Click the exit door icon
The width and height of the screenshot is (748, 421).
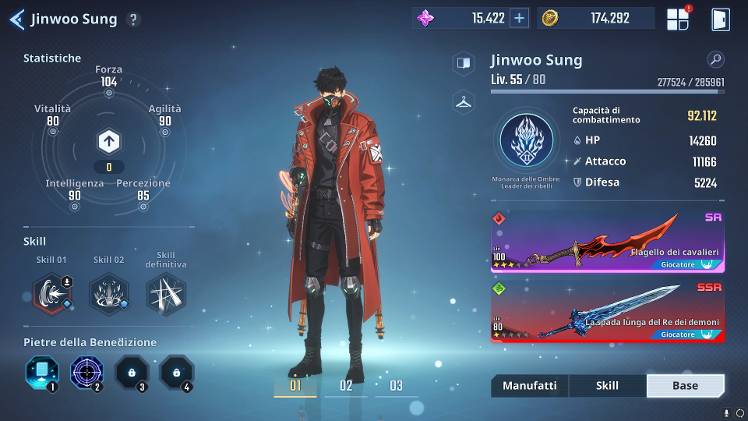click(x=720, y=18)
